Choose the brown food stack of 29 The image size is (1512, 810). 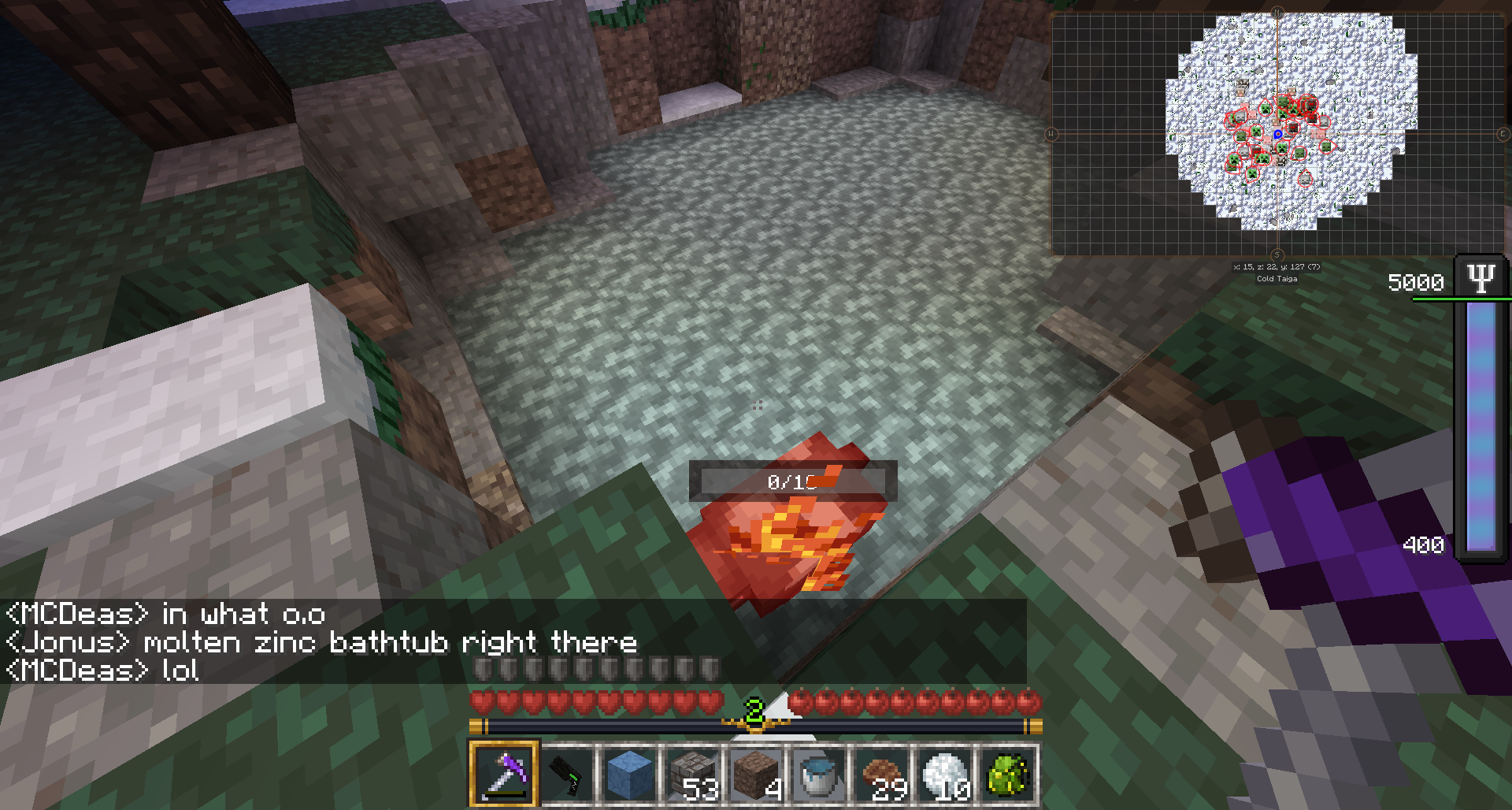(882, 774)
